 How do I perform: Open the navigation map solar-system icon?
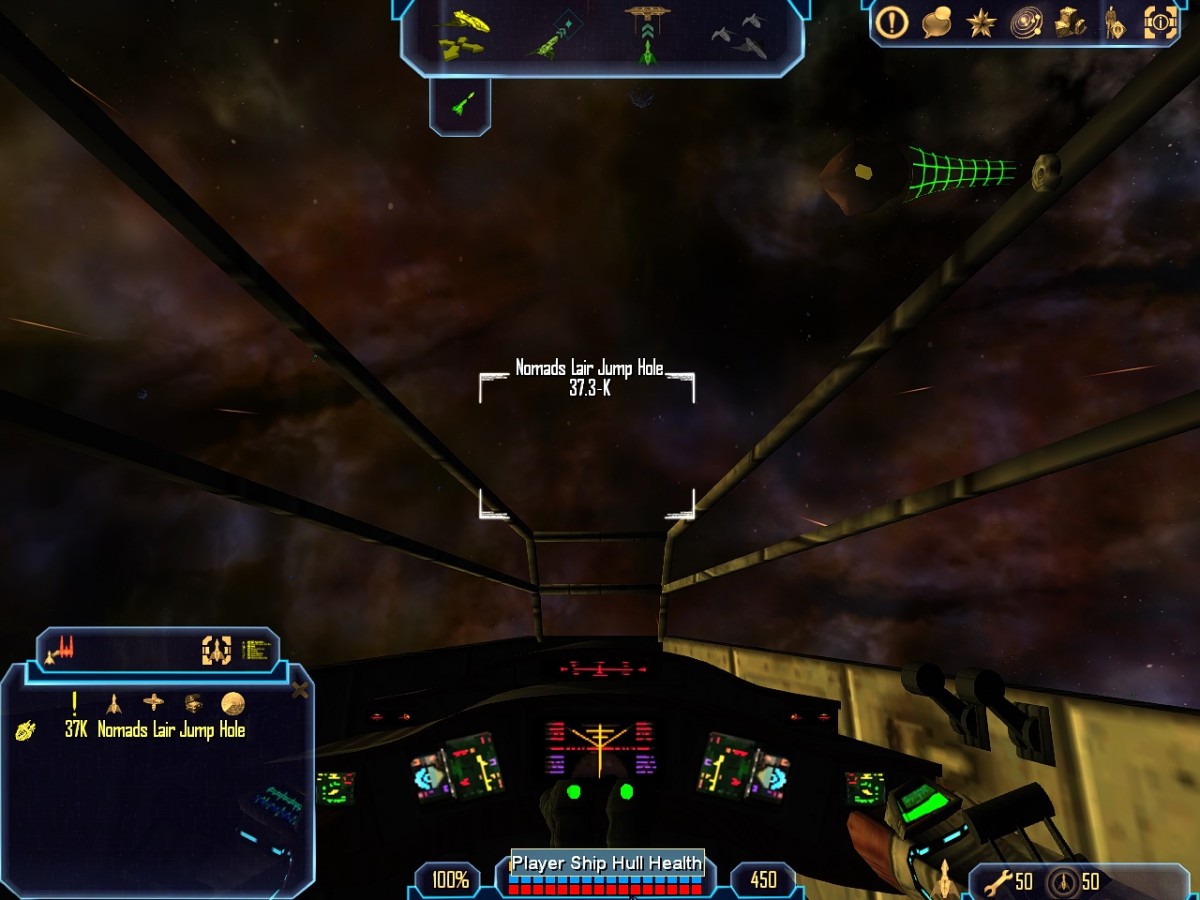point(1026,22)
